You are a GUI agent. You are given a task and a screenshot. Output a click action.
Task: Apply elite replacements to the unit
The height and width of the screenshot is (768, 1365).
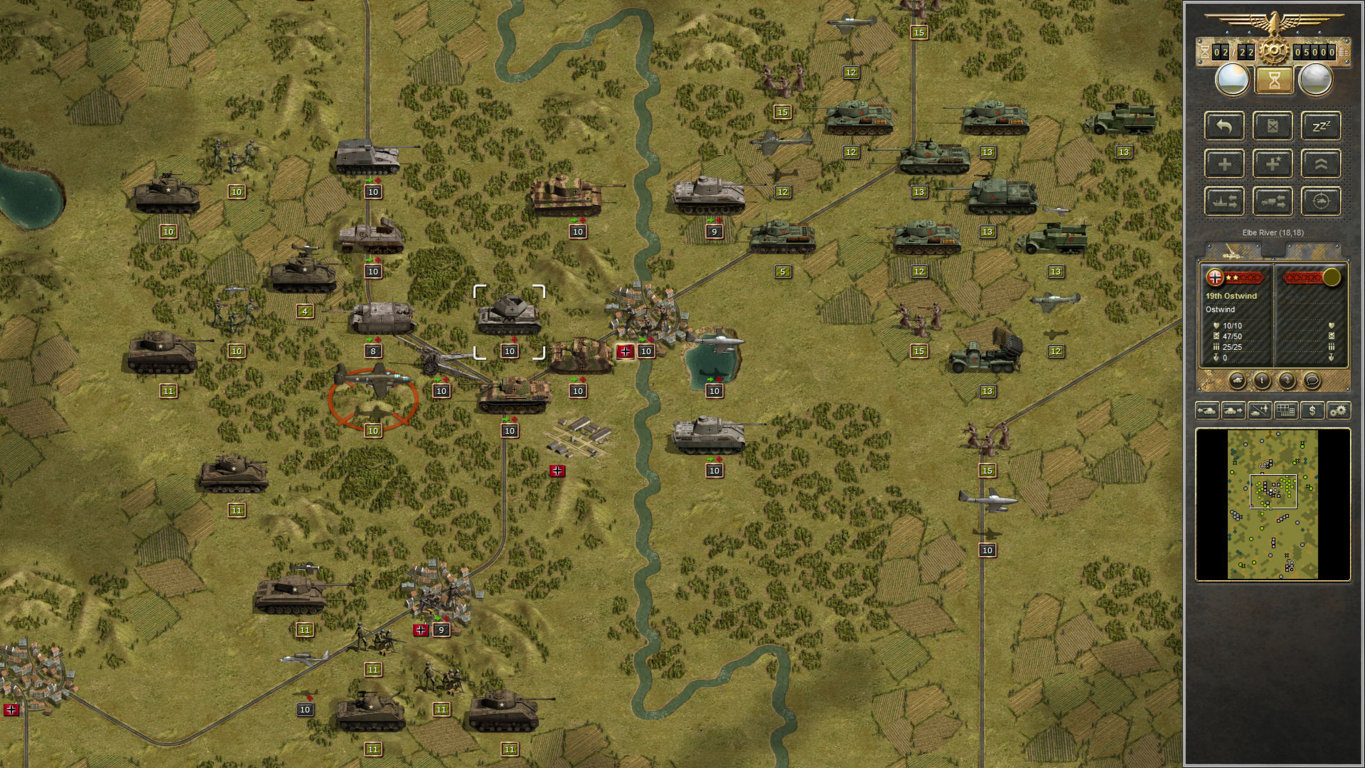pos(1271,163)
